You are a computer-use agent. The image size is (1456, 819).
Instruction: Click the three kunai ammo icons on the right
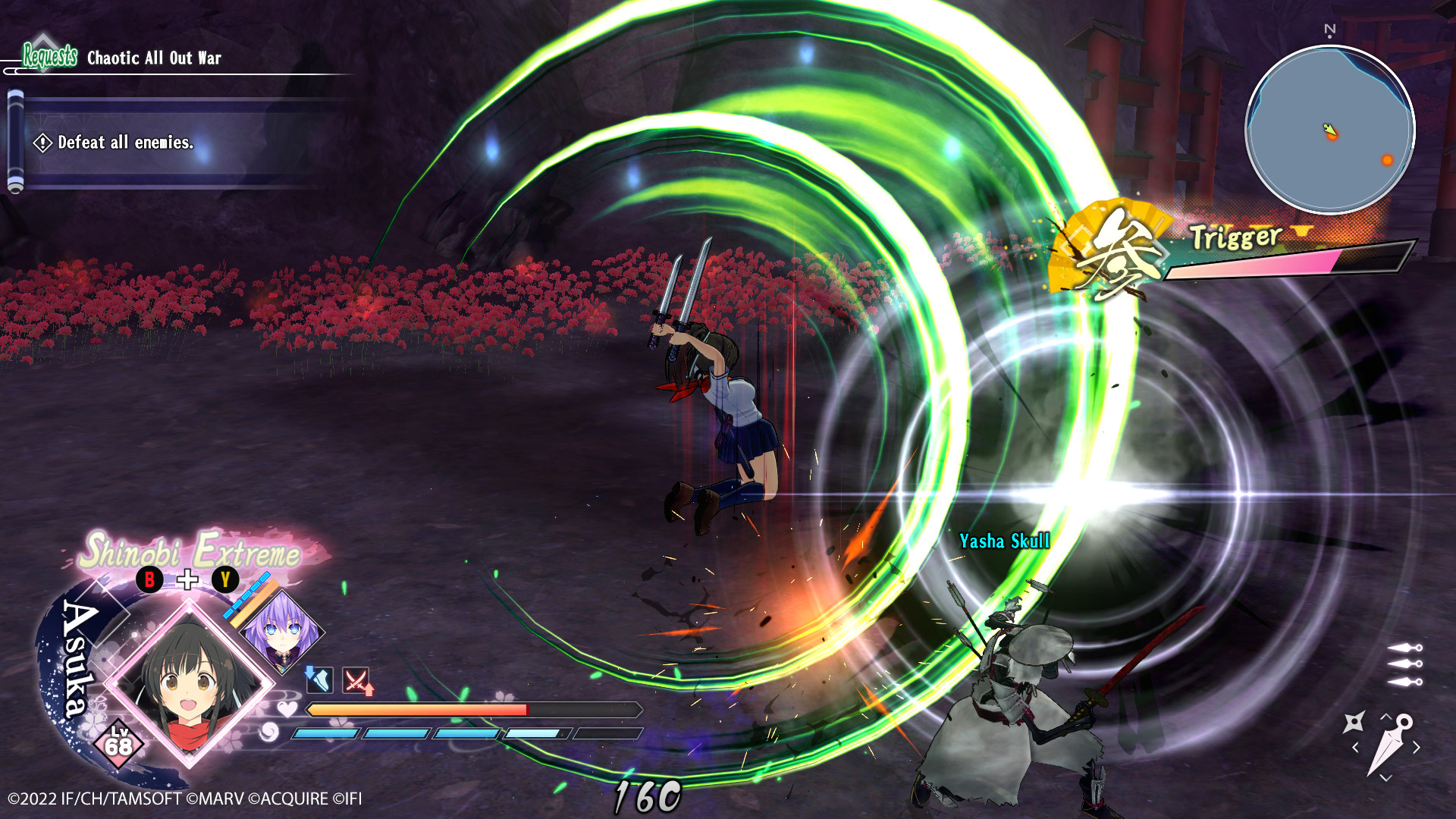coord(1403,666)
